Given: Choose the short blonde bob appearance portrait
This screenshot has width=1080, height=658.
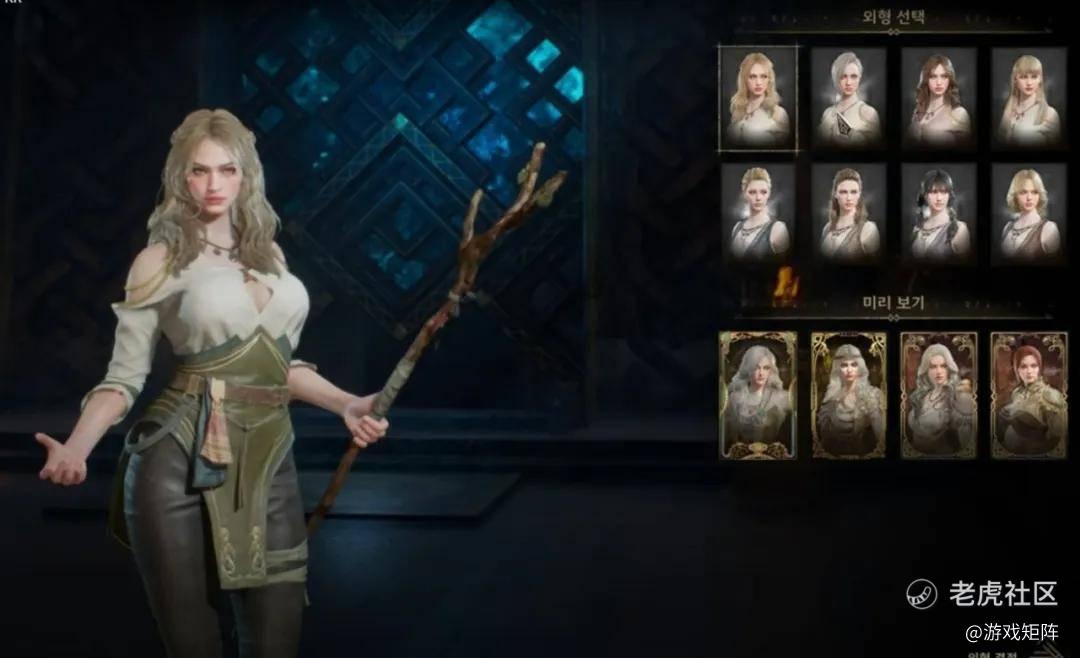Looking at the screenshot, I should click(x=1028, y=212).
